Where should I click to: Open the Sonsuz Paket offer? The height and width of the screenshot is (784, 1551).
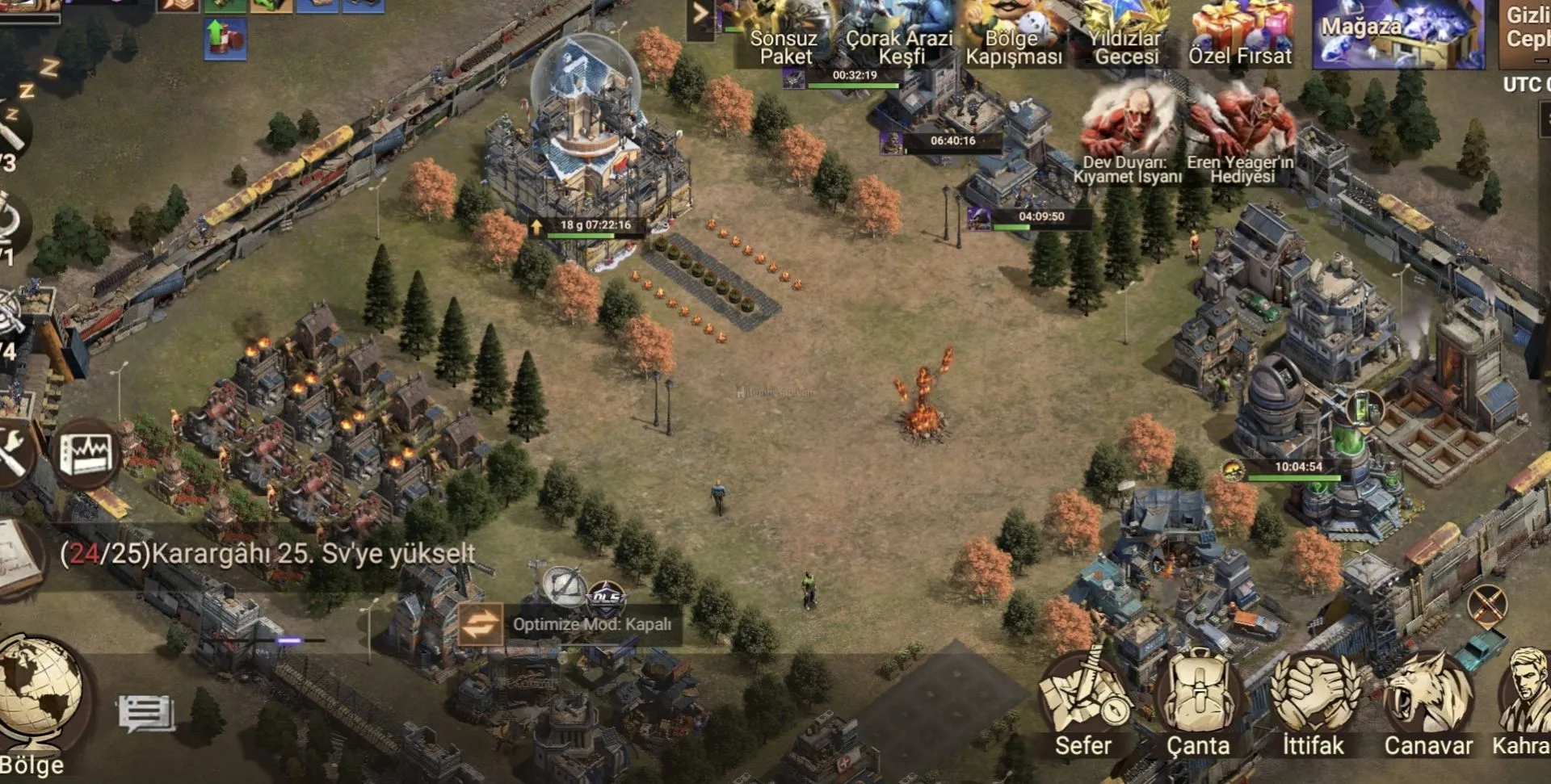pos(784,34)
